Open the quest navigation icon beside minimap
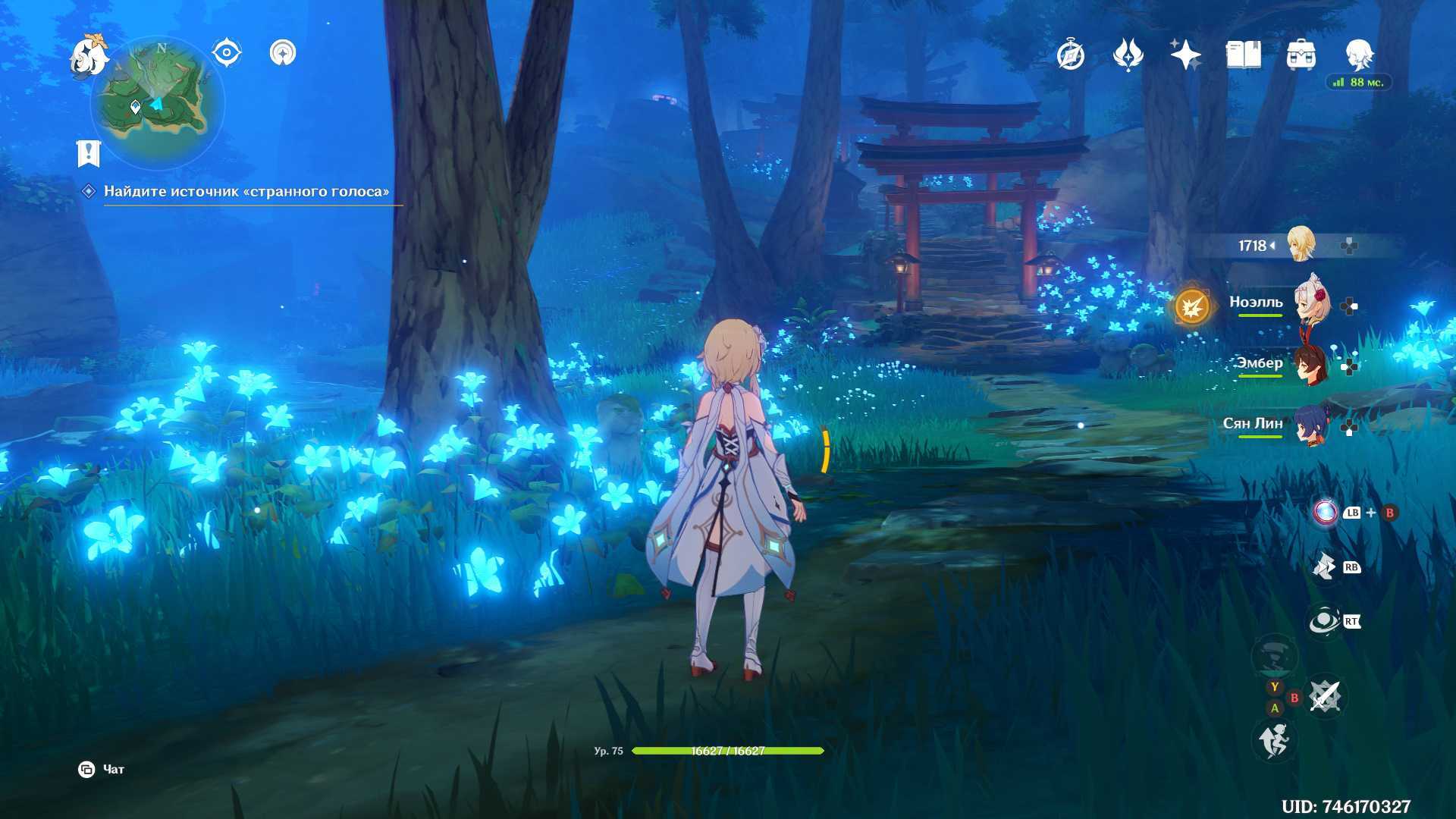Viewport: 1456px width, 819px height. (283, 53)
